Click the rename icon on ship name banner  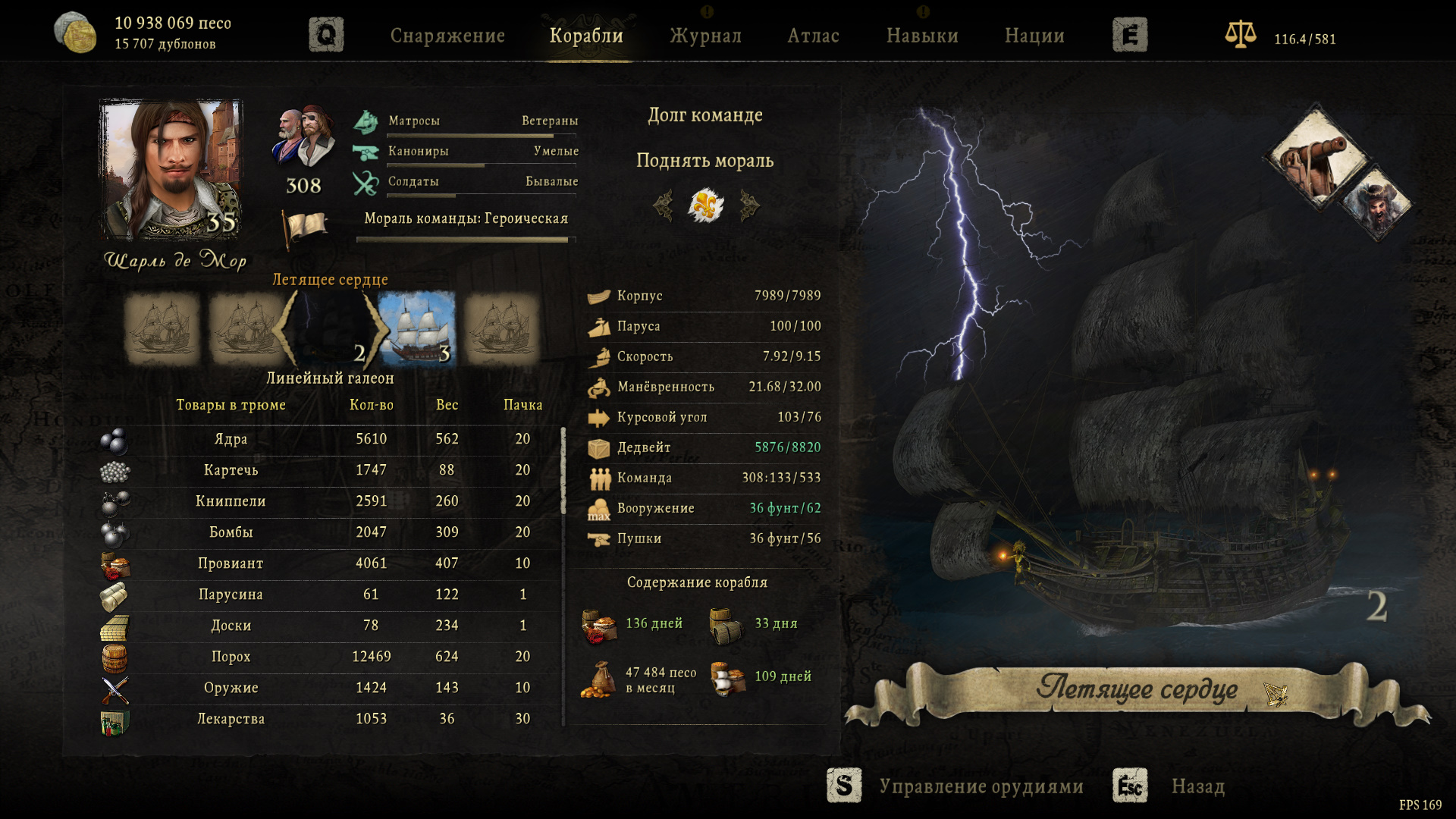click(1276, 693)
